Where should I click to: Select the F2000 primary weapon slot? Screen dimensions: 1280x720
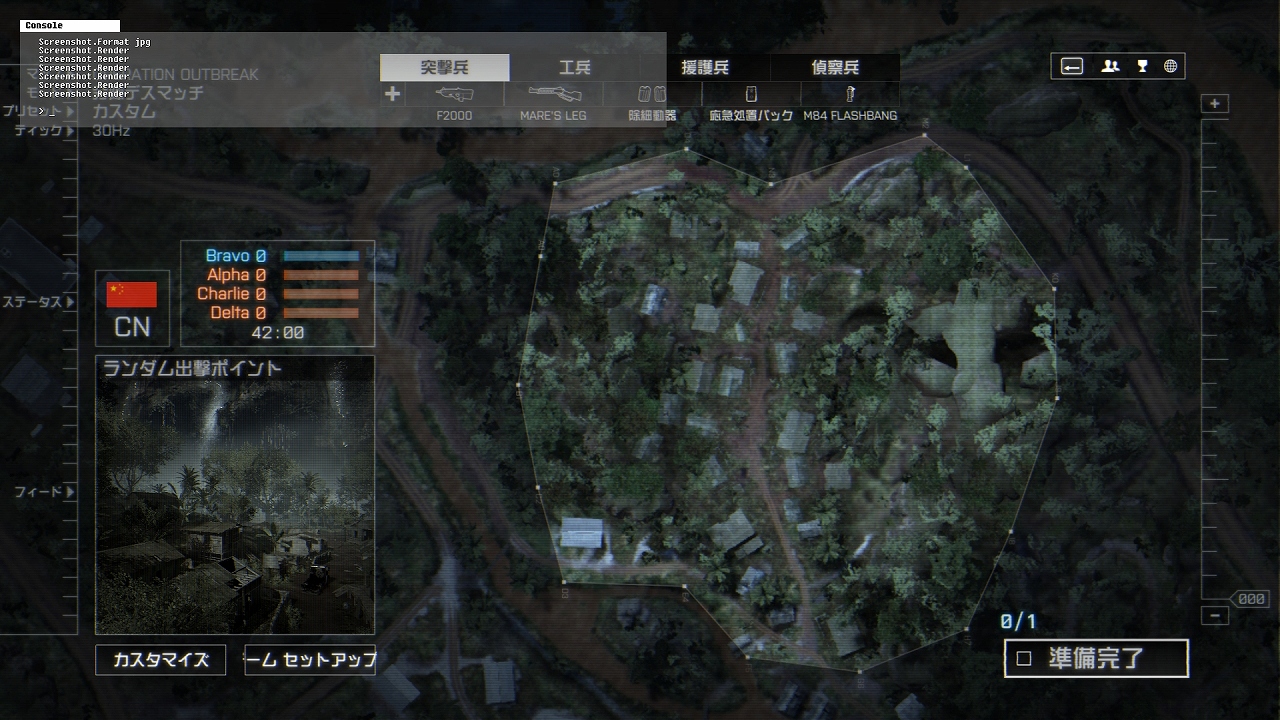(x=455, y=95)
